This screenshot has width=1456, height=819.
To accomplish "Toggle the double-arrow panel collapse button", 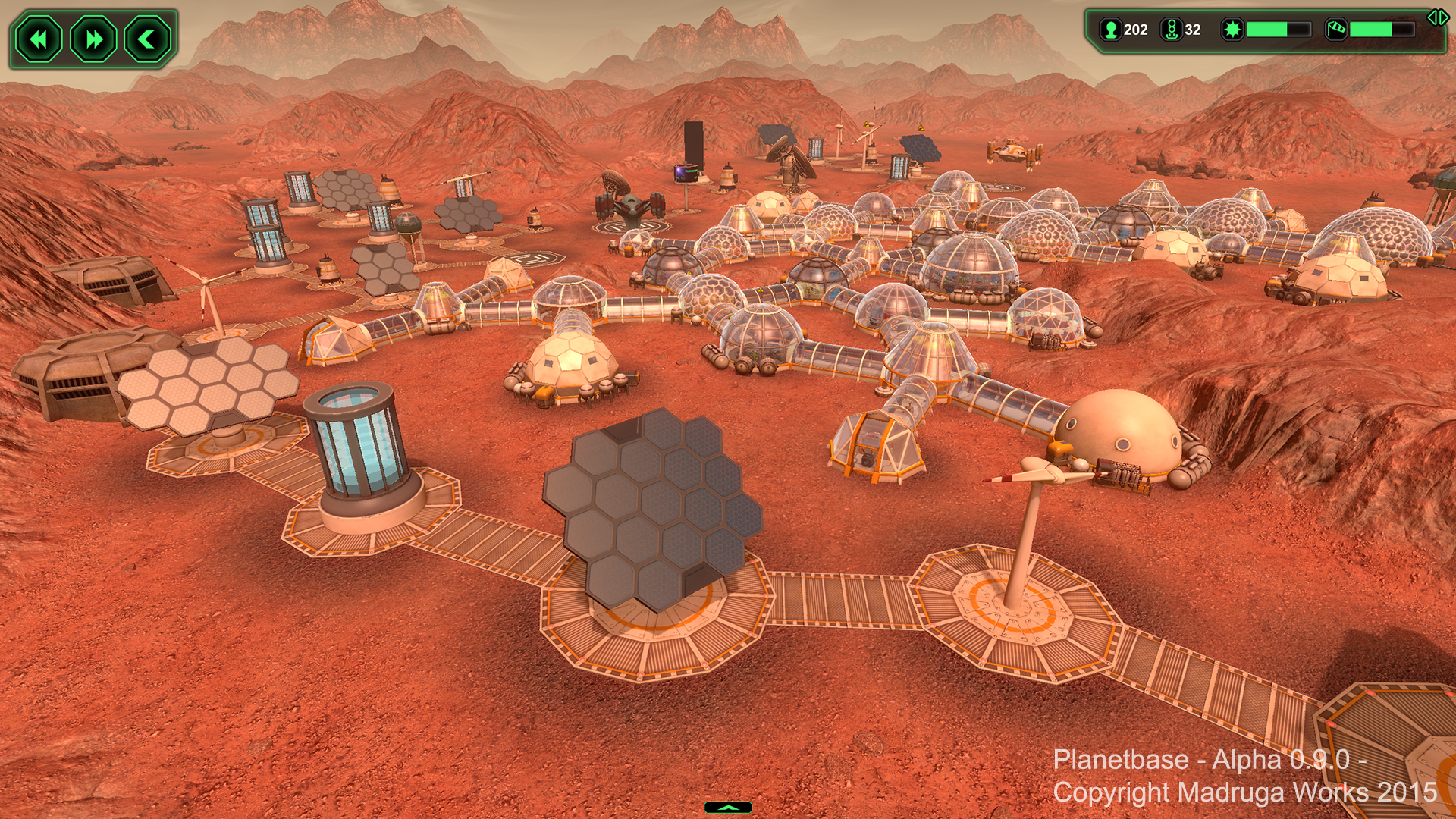I will click(x=1437, y=17).
